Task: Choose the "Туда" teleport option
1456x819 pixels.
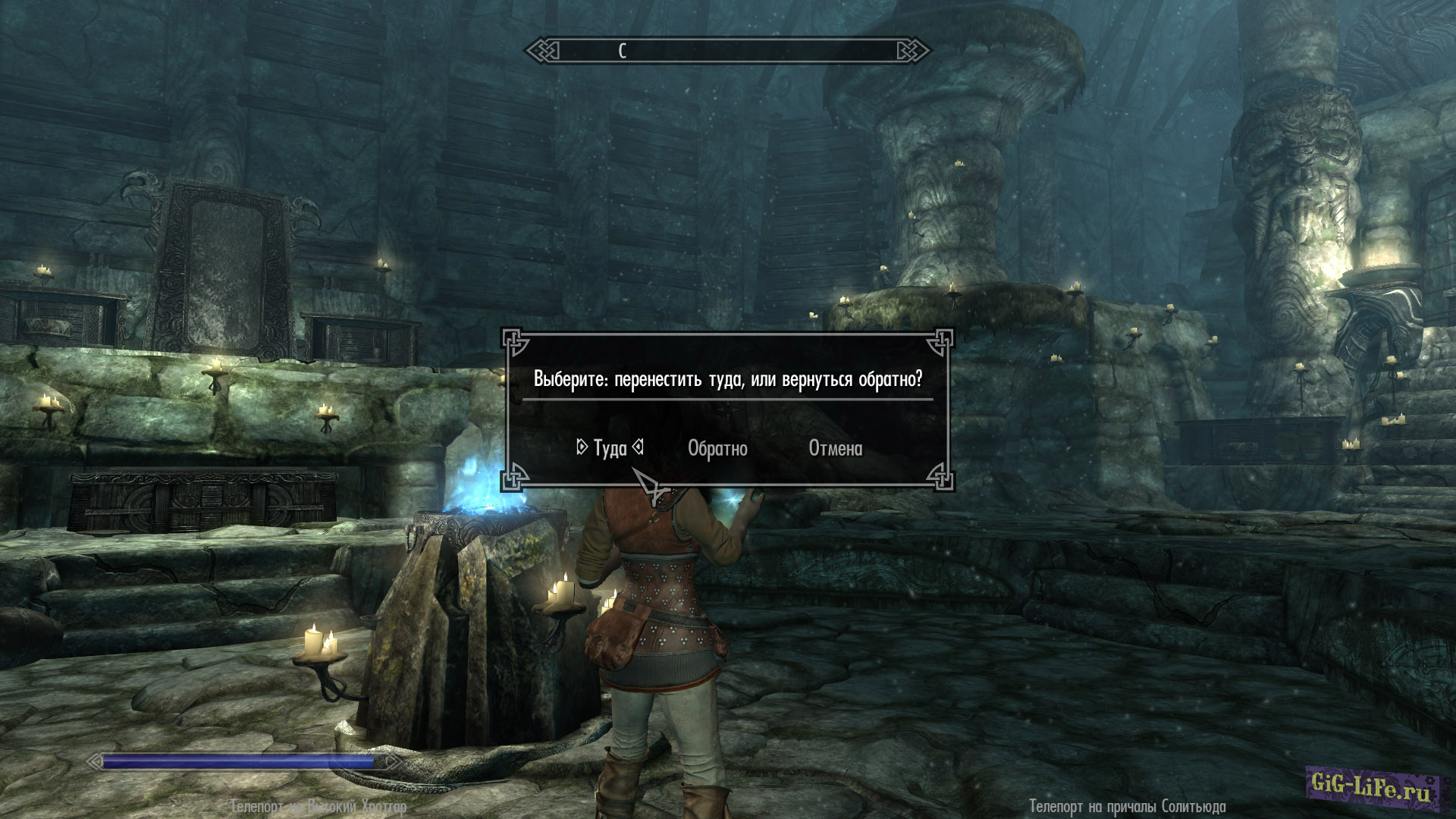Action: click(610, 448)
